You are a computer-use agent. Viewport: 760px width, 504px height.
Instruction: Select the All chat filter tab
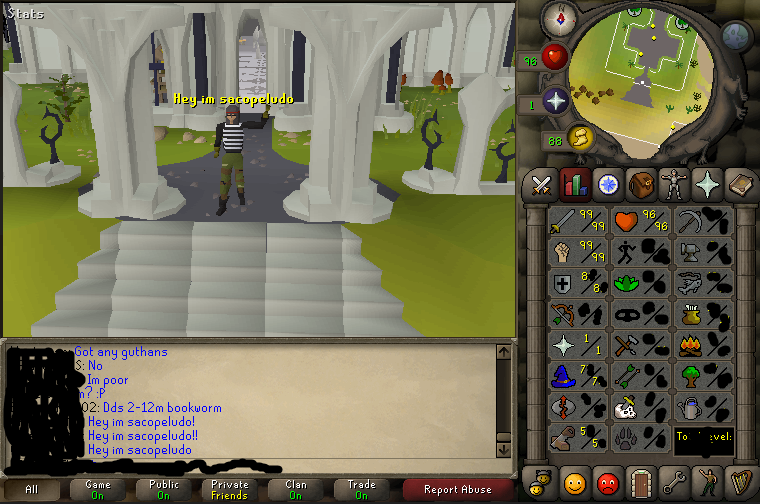pyautogui.click(x=31, y=489)
